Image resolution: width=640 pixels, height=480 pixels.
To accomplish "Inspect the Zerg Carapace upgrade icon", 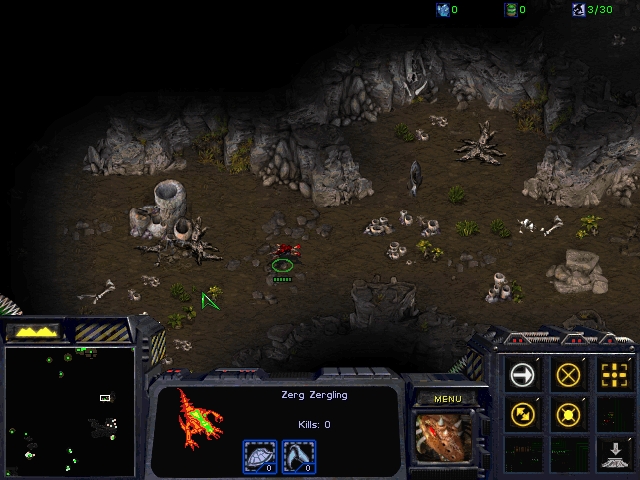I will click(260, 456).
